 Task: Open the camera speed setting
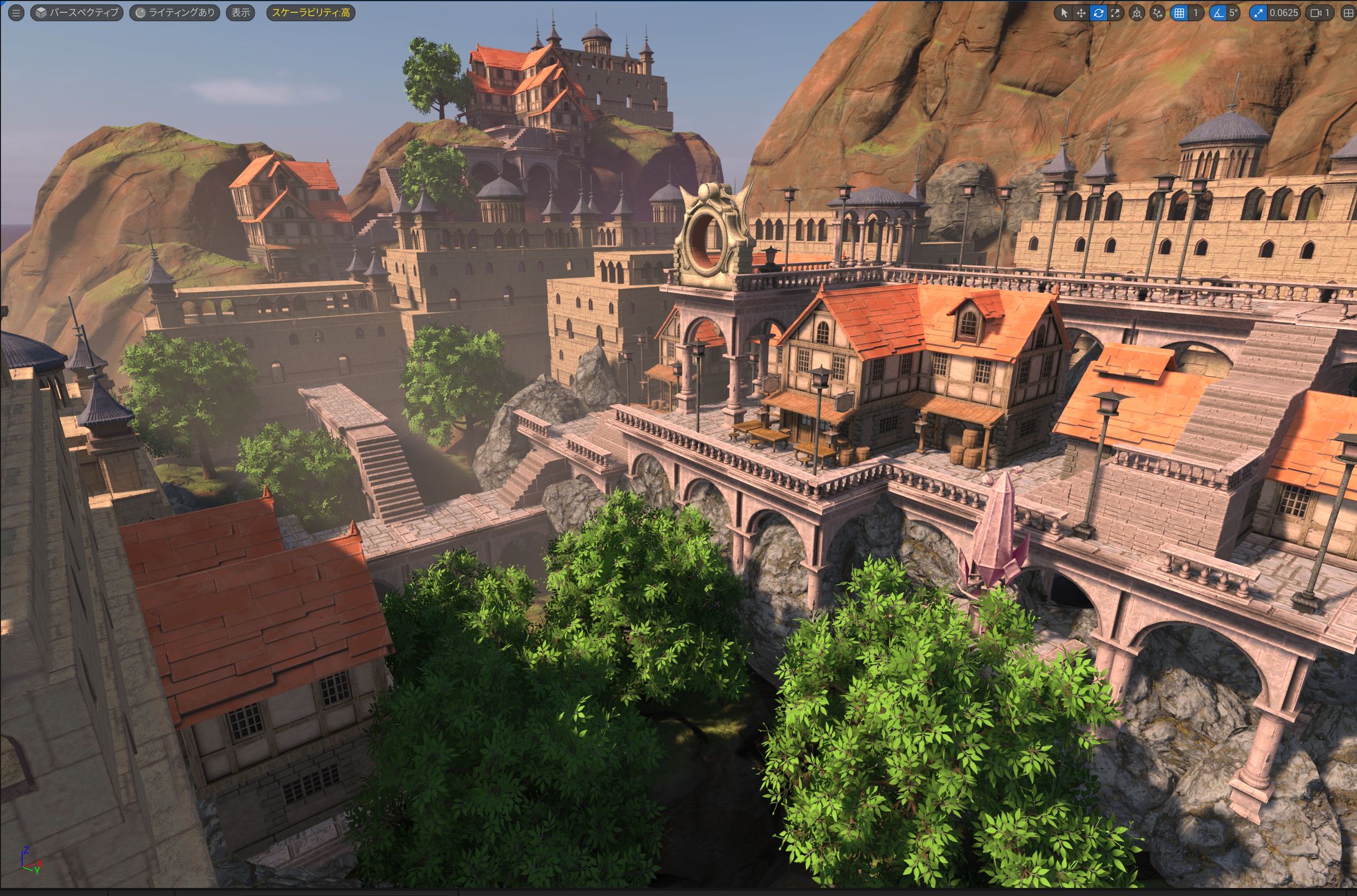(x=1320, y=13)
